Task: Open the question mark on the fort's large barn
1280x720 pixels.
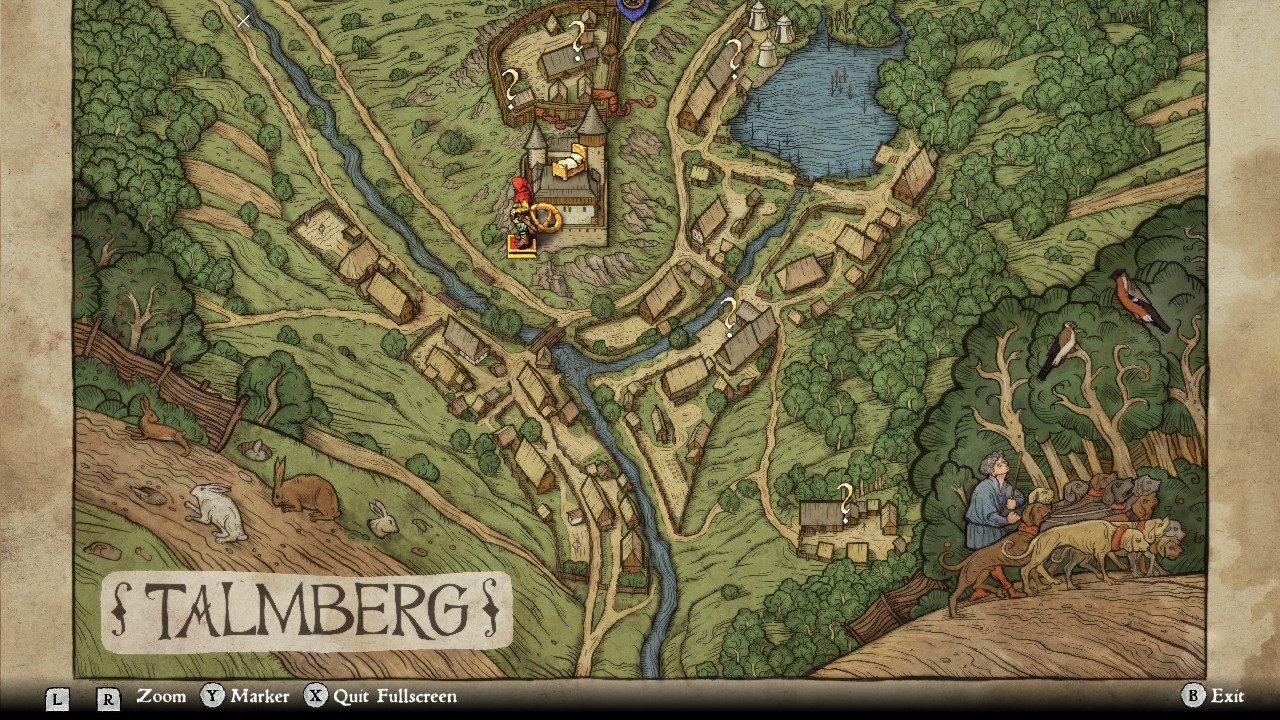Action: (x=577, y=41)
